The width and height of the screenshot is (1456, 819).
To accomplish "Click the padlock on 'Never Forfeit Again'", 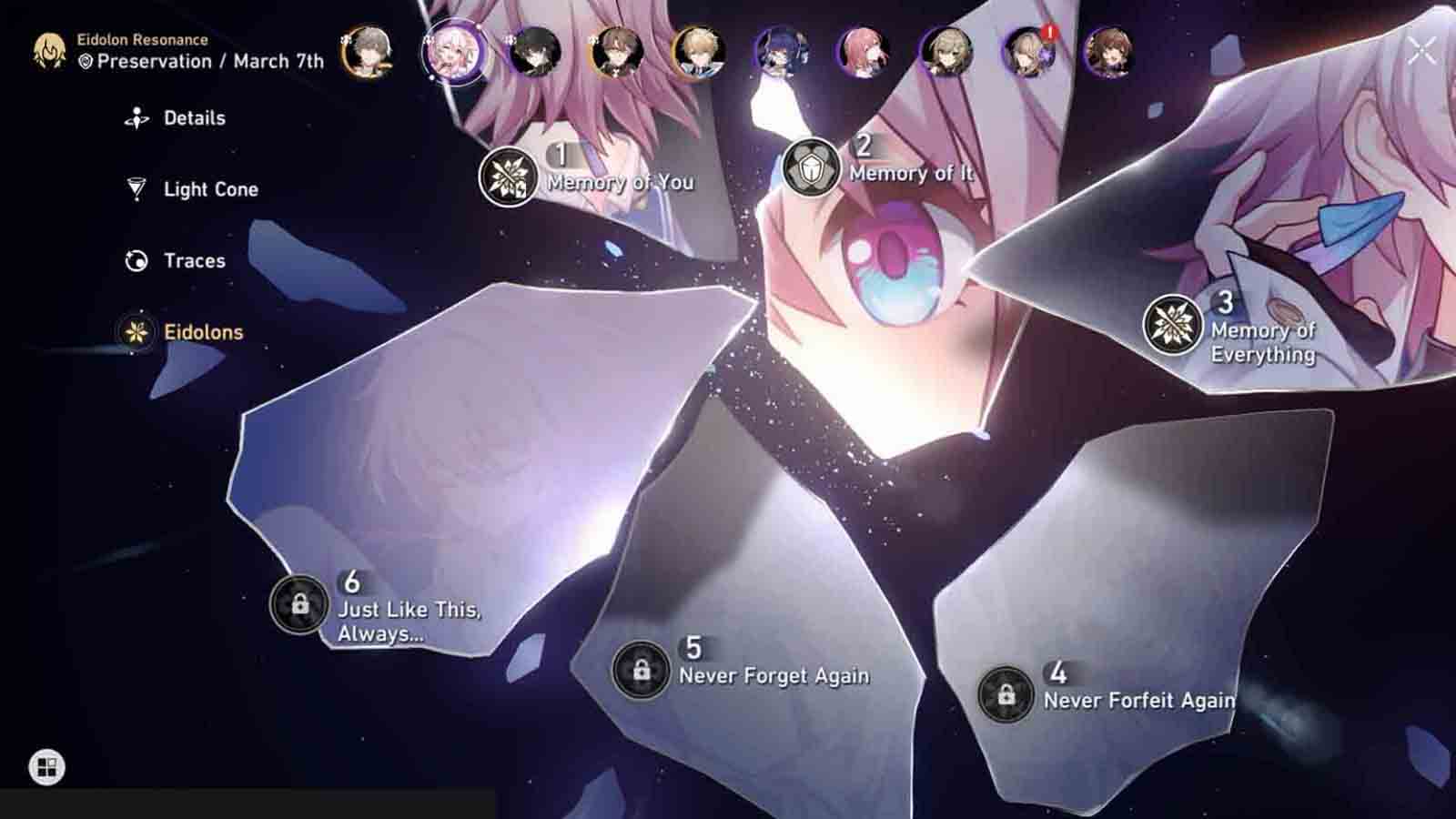I will pyautogui.click(x=1005, y=692).
